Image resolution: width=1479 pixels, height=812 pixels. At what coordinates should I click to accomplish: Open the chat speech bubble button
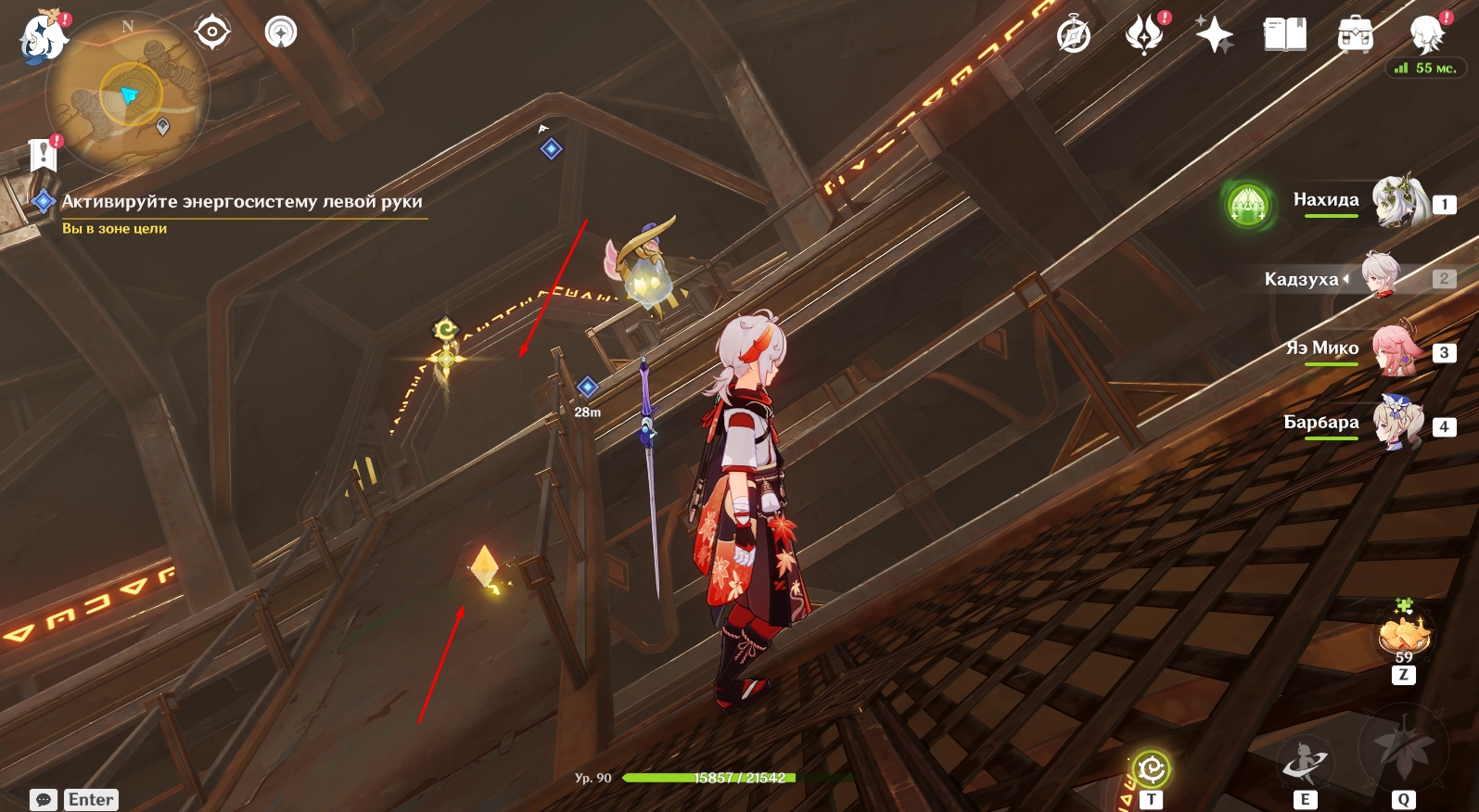[44, 799]
